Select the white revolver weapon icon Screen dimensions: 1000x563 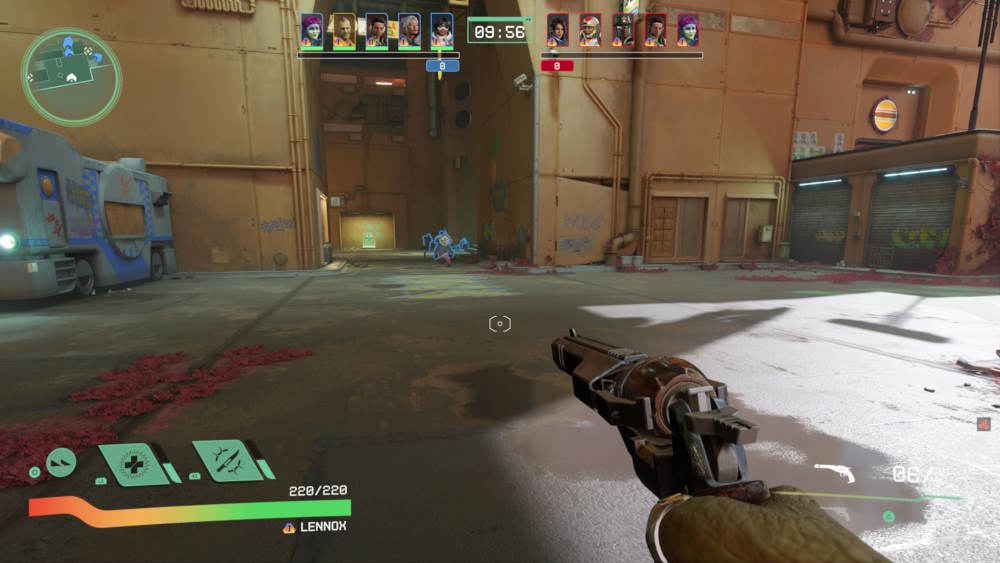(834, 472)
